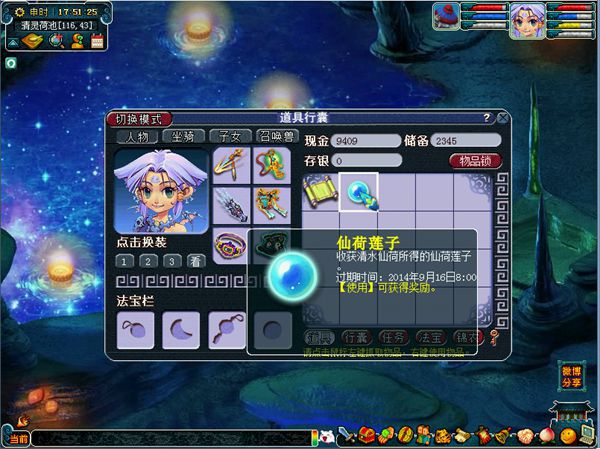Viewport: 600px width, 449px height.
Task: Click the character portrait in top-right corner
Action: pyautogui.click(x=527, y=20)
